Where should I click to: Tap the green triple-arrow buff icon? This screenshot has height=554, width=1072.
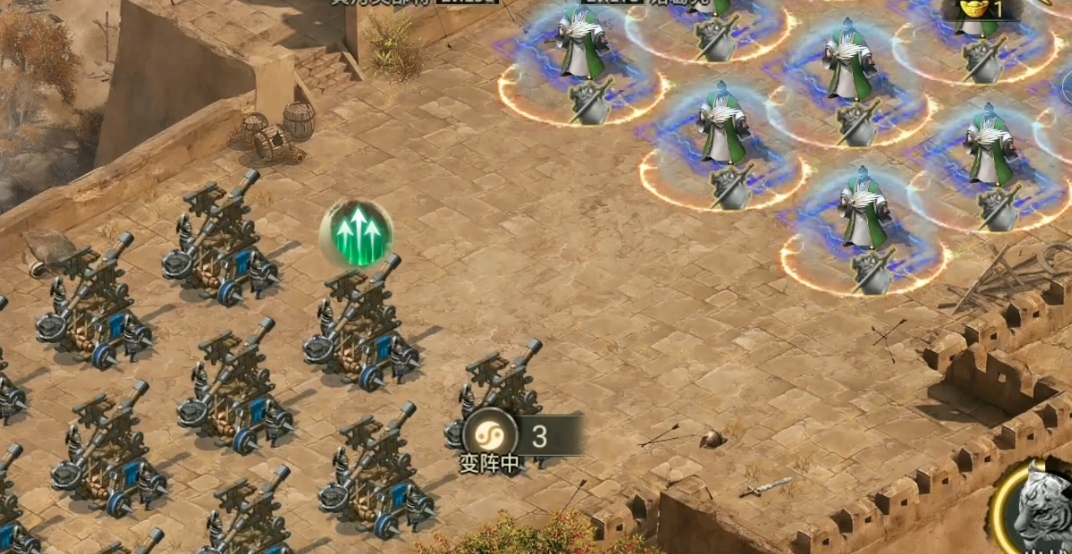357,235
